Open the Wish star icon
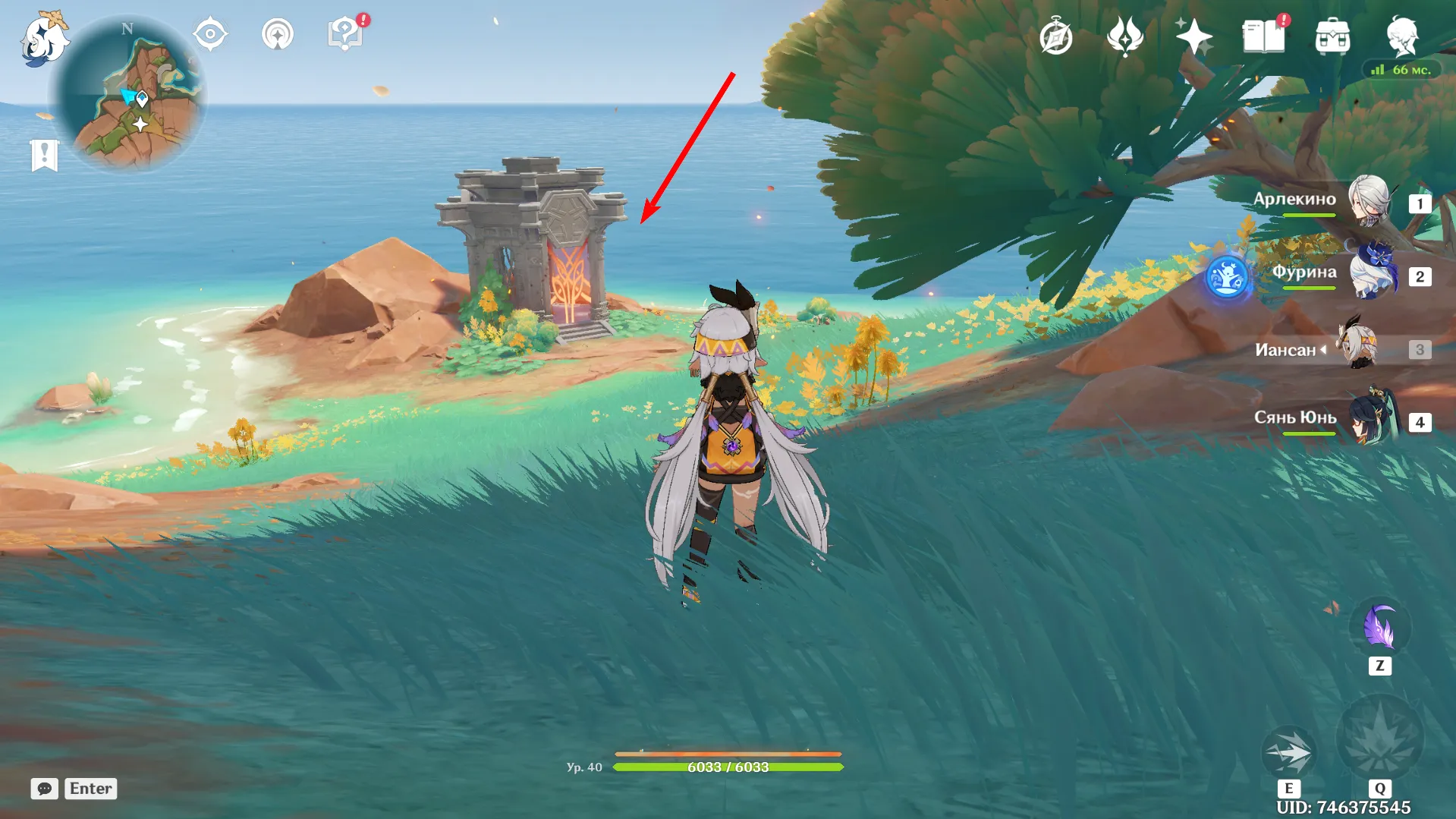Viewport: 1456px width, 819px height. coord(1193,36)
